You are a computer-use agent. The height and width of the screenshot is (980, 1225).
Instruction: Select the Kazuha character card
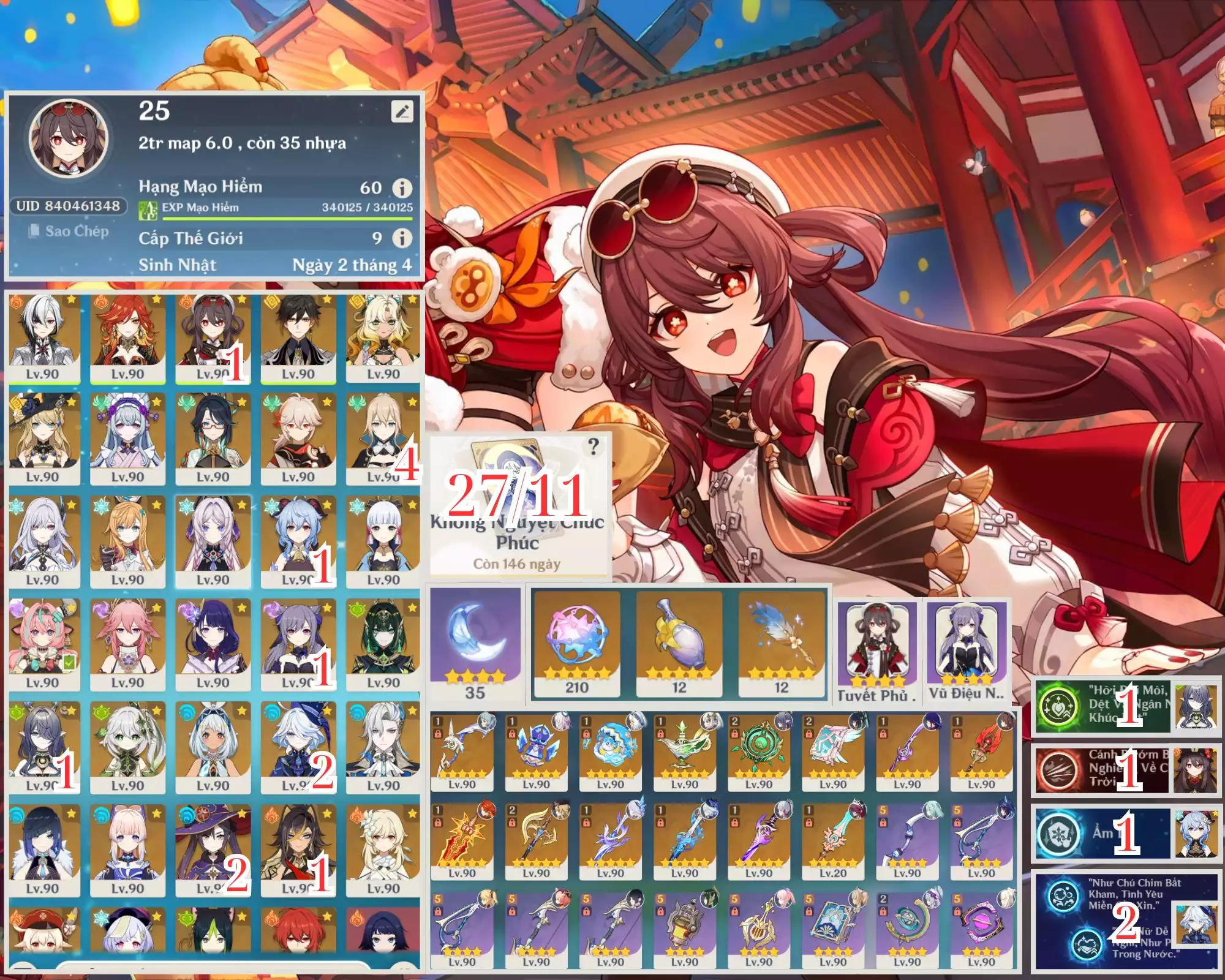(298, 439)
